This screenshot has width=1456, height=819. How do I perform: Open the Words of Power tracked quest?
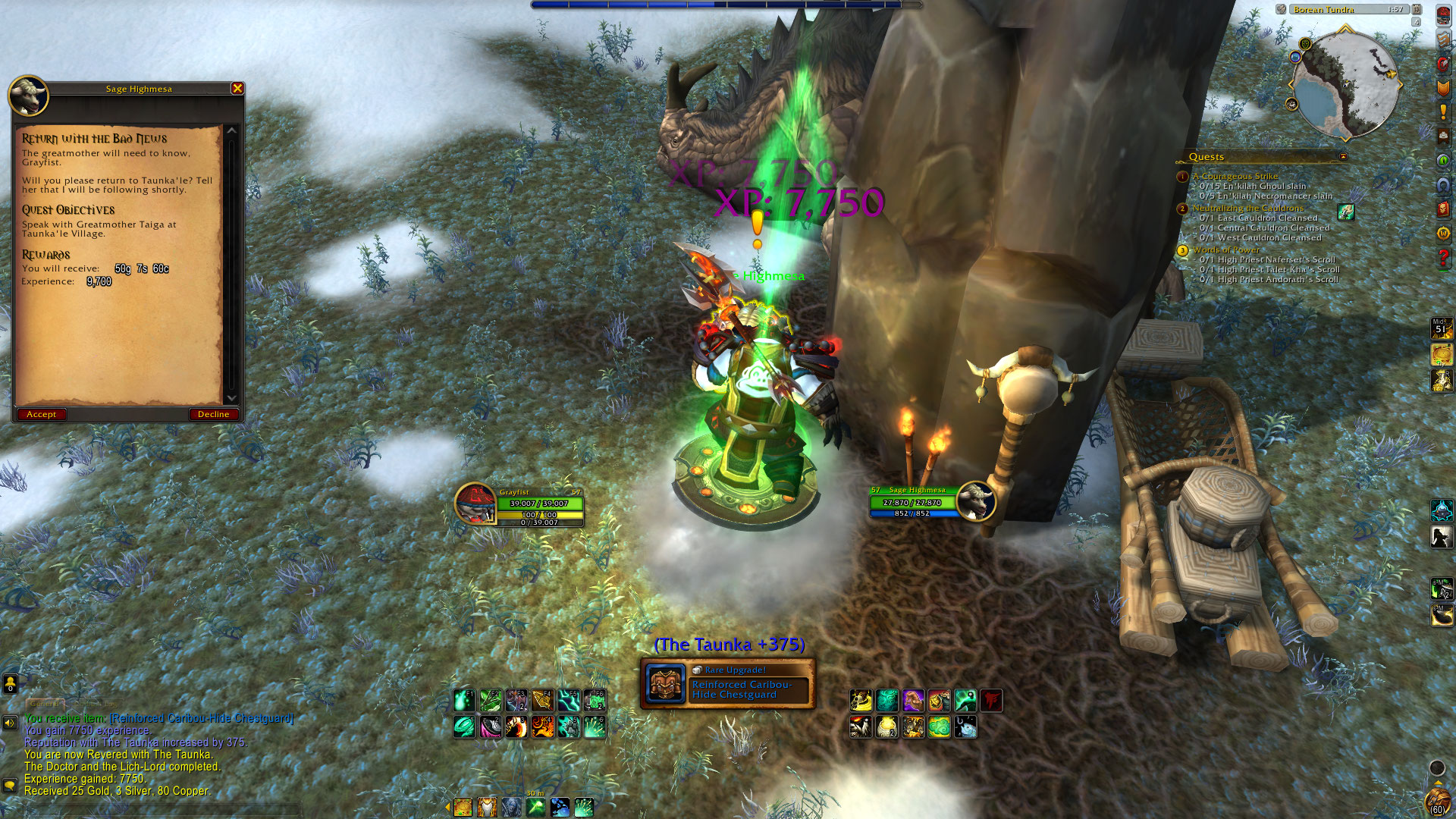[1225, 249]
